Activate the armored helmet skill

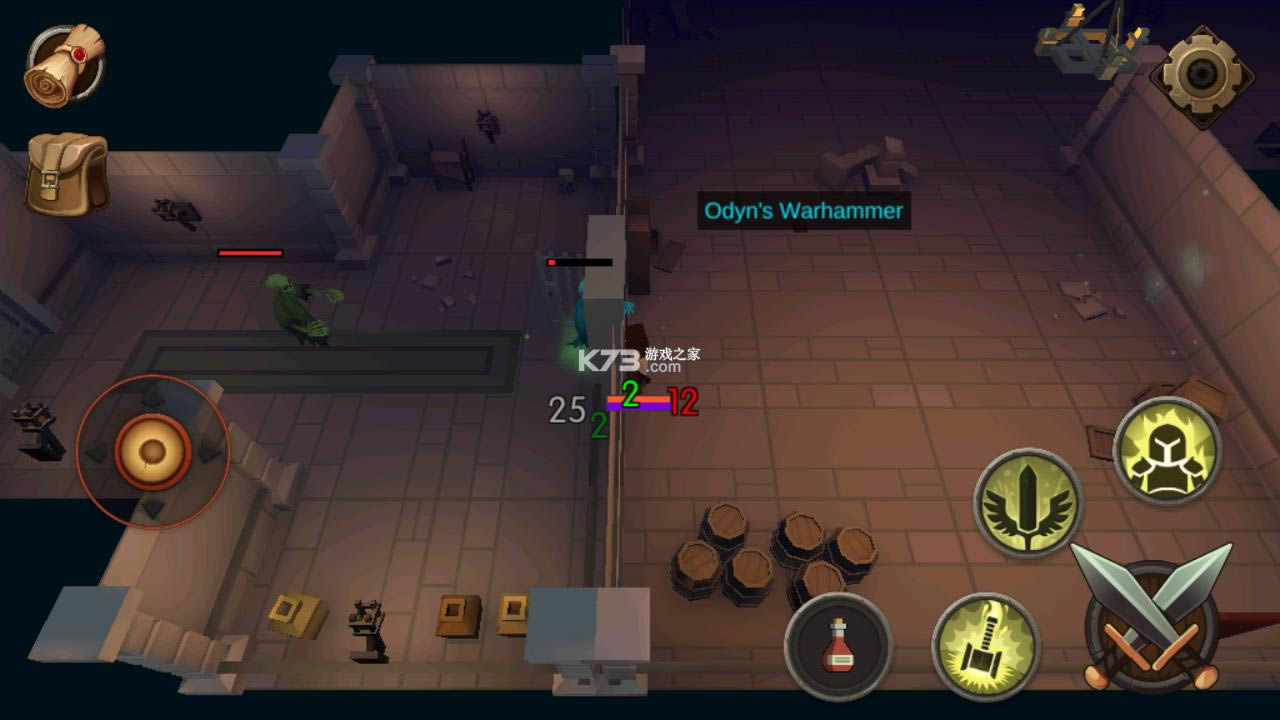click(1167, 451)
